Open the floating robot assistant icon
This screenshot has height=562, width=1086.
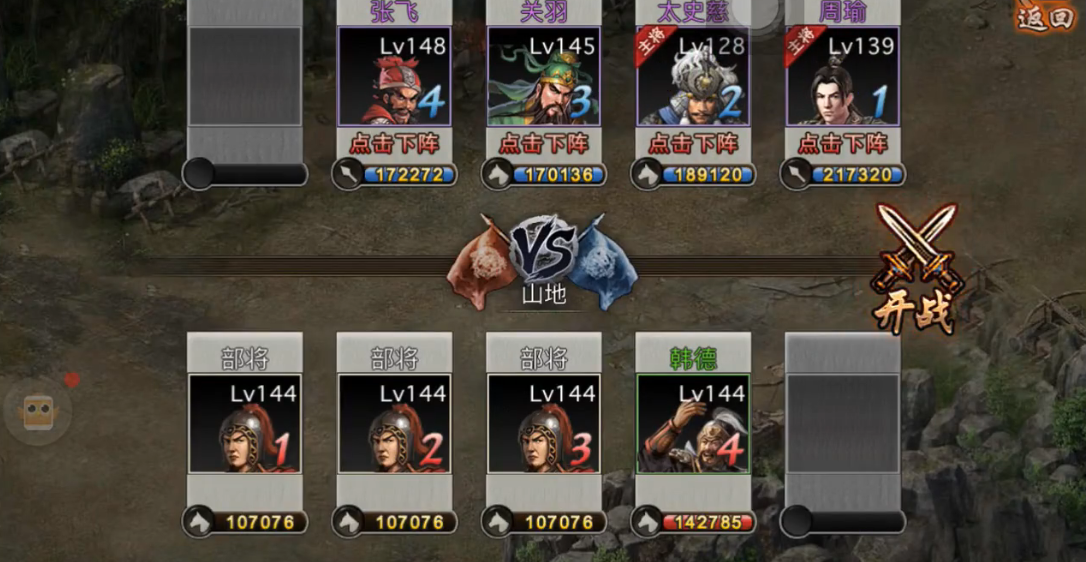pos(38,410)
